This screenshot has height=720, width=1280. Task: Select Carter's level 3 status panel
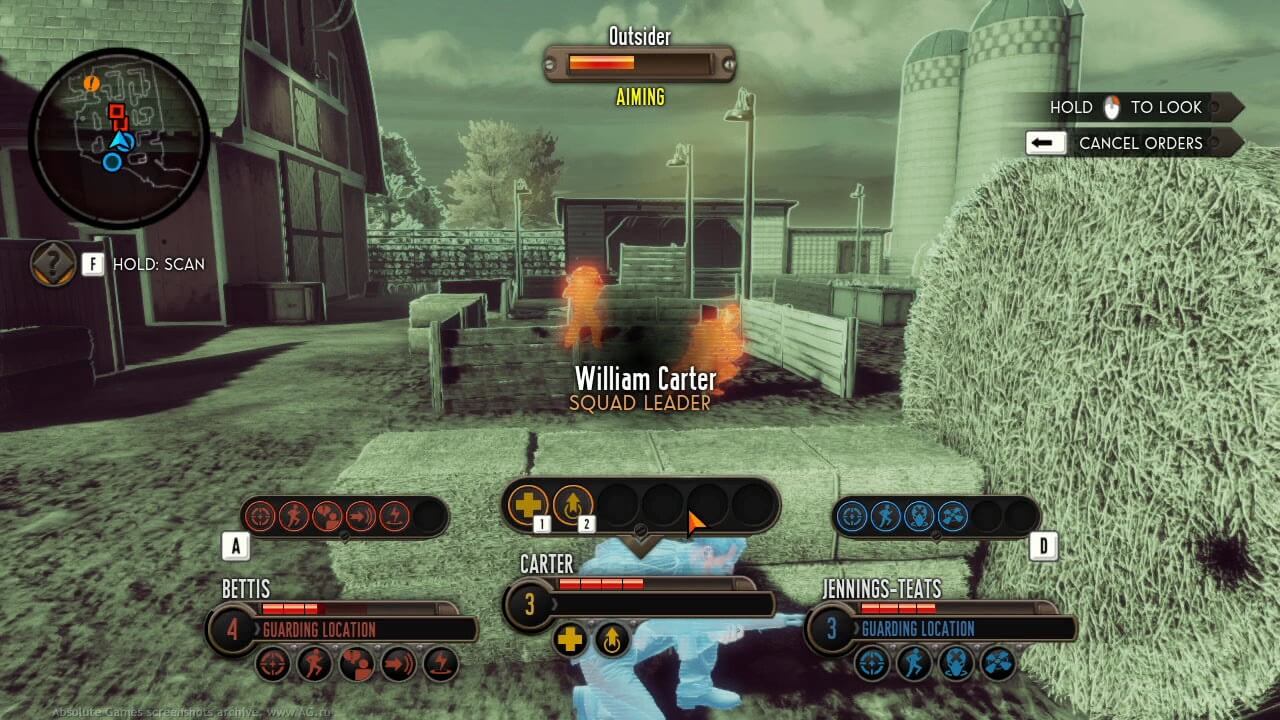click(640, 603)
